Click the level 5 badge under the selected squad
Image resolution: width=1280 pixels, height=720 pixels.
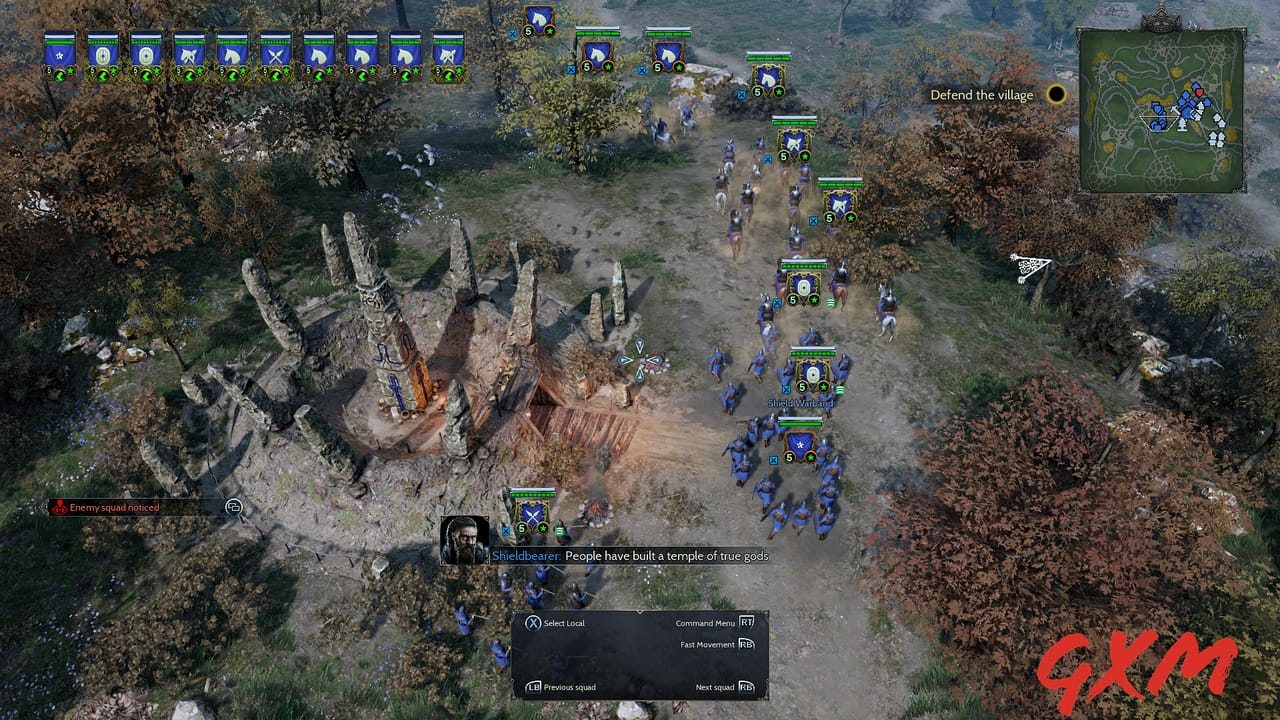pos(520,529)
